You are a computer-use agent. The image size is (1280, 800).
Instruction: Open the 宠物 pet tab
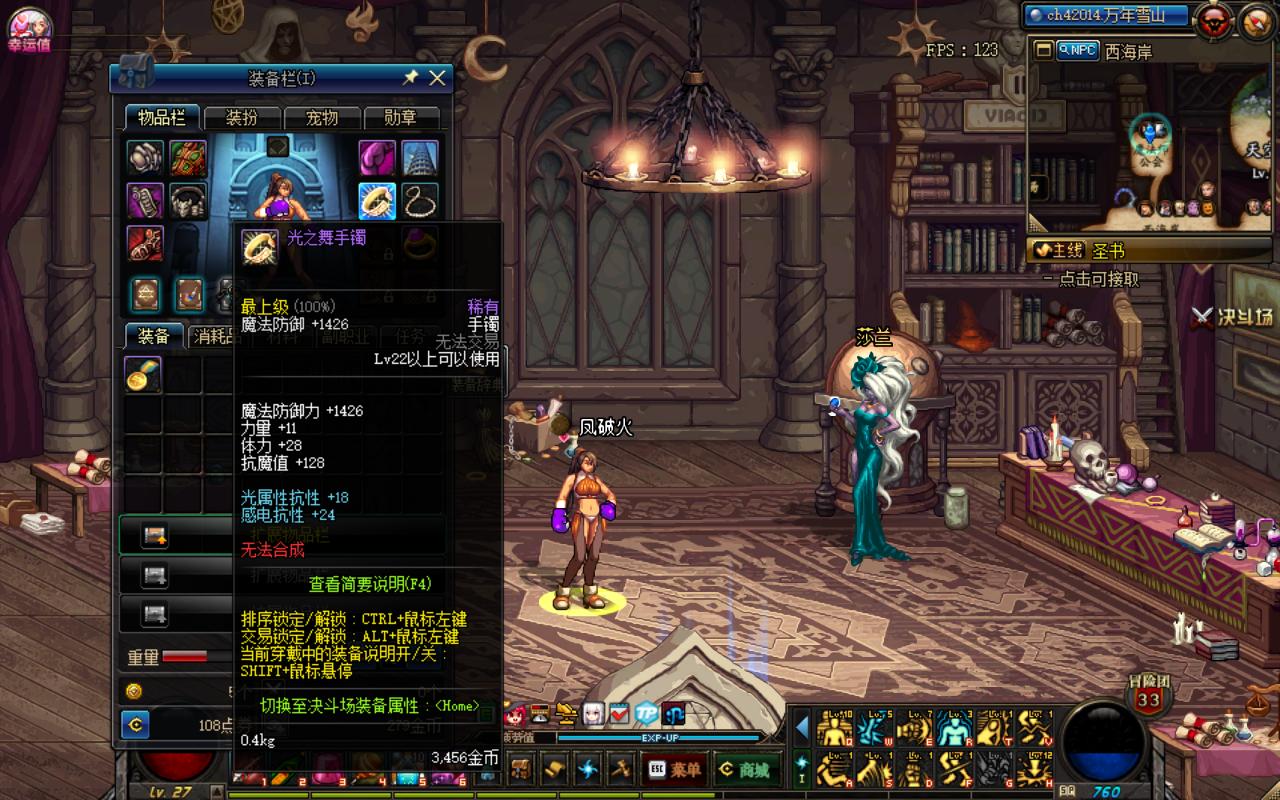click(321, 118)
